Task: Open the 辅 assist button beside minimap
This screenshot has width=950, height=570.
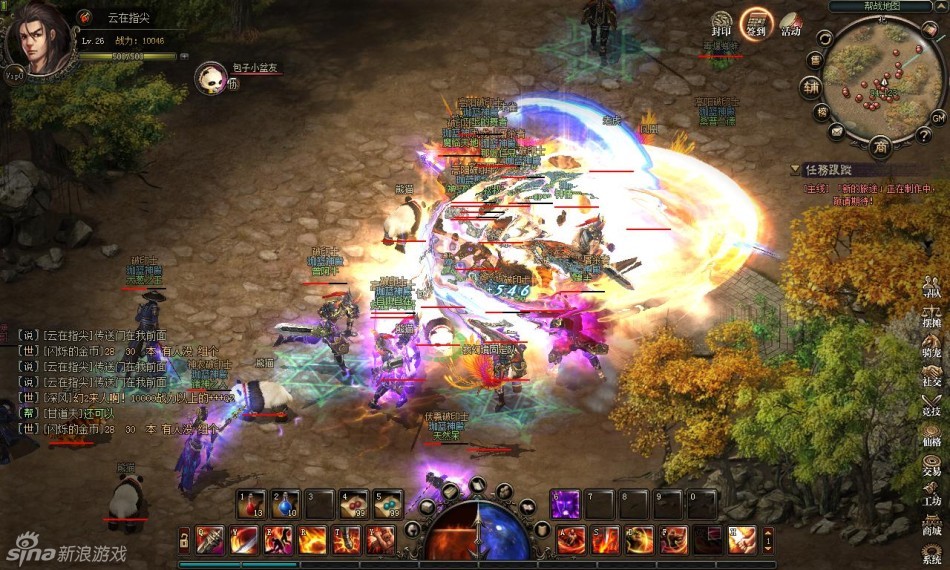Action: pos(810,87)
